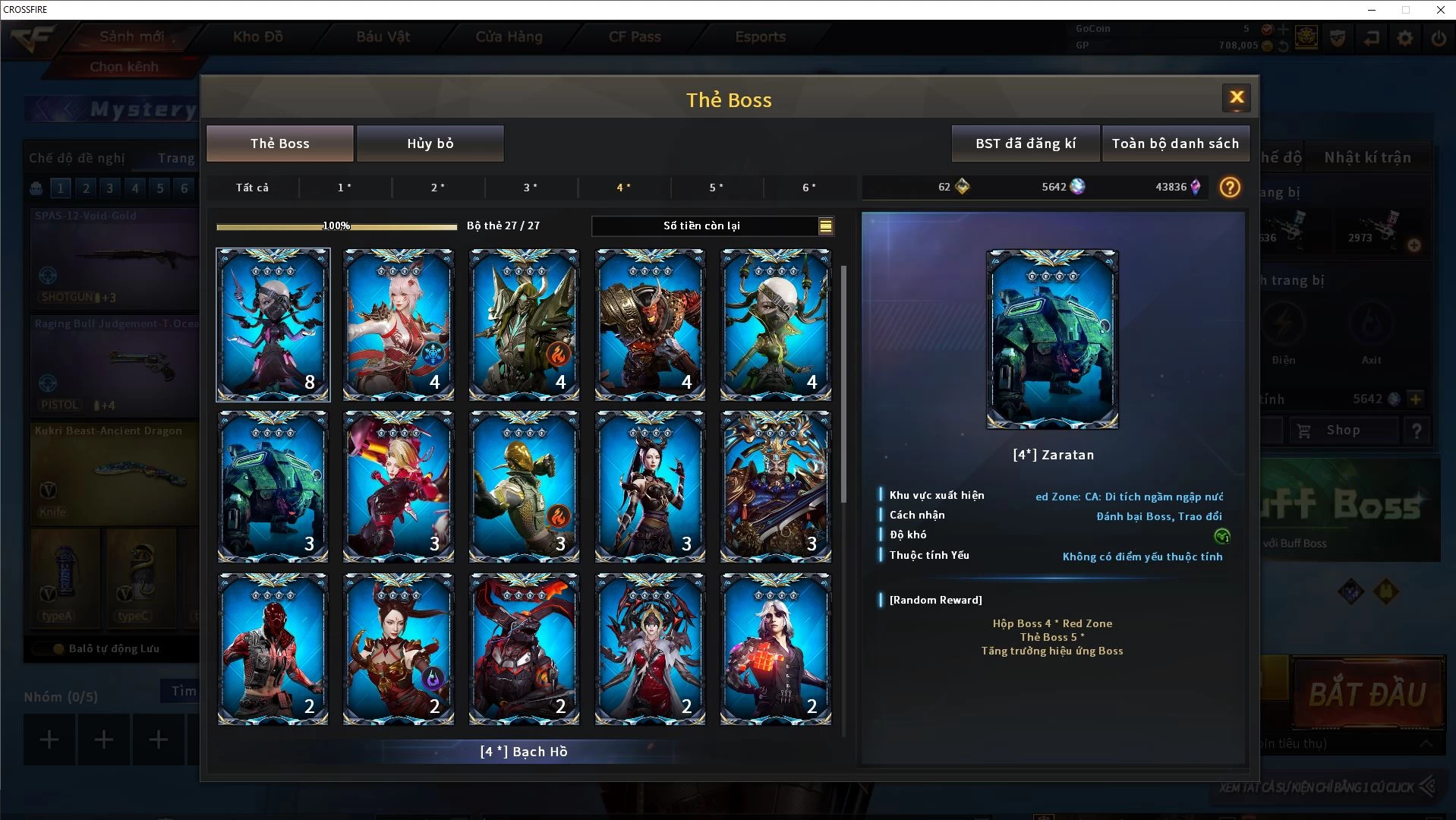Filter cards by Tất cả

point(252,188)
